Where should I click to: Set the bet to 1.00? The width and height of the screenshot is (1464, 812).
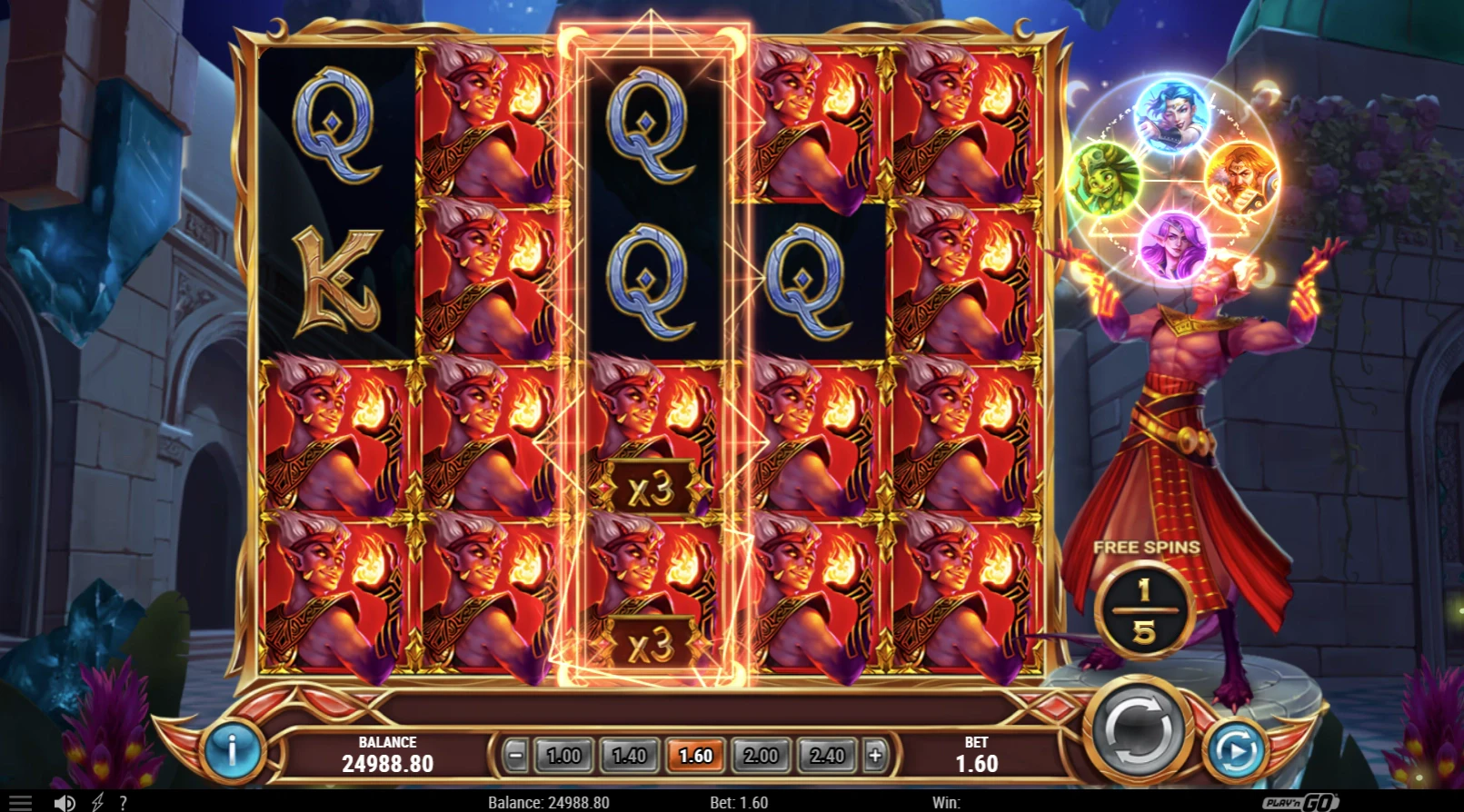point(563,755)
